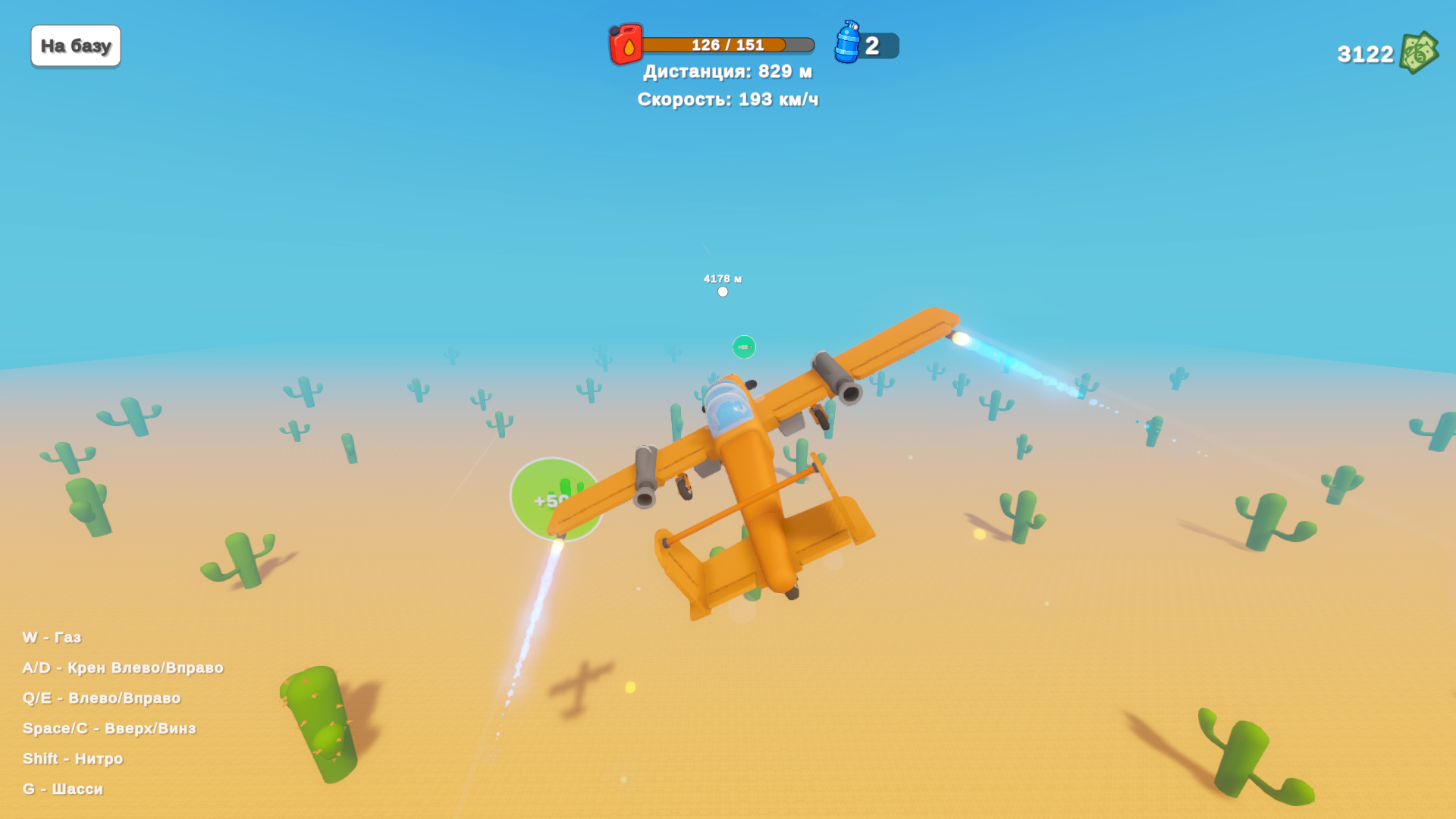Screen dimensions: 1456x819
Task: Click the green cash stack icon
Action: [x=1418, y=53]
